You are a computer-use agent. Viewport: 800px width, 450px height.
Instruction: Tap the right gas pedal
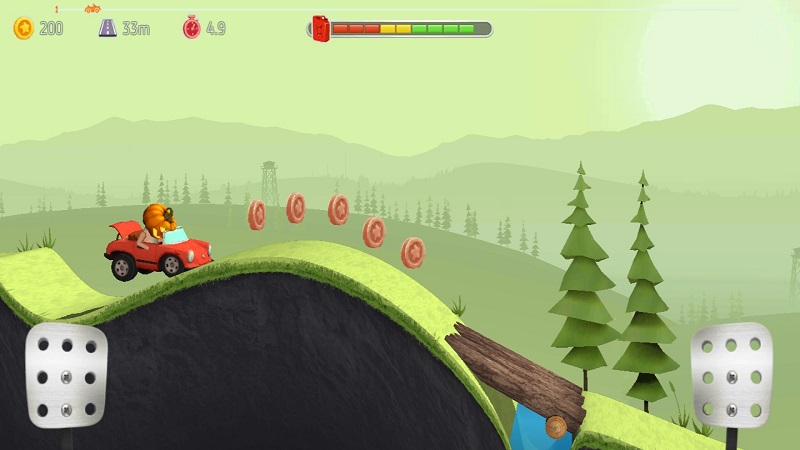click(x=731, y=375)
